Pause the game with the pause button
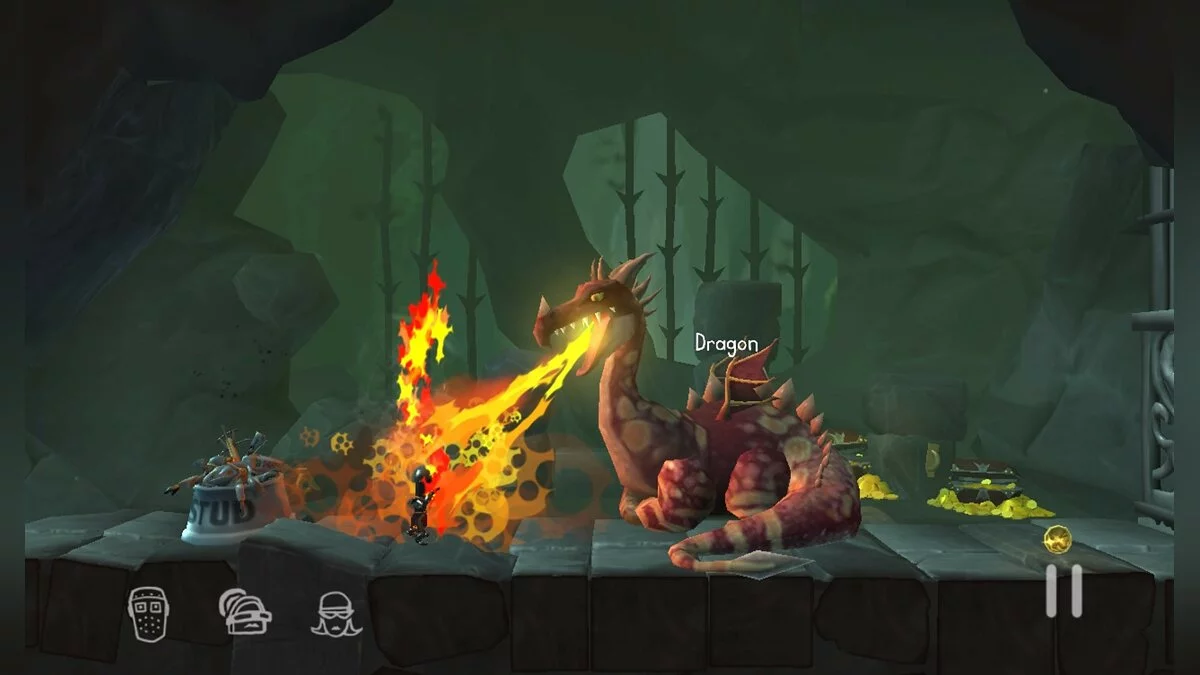This screenshot has height=675, width=1200. 1063,591
